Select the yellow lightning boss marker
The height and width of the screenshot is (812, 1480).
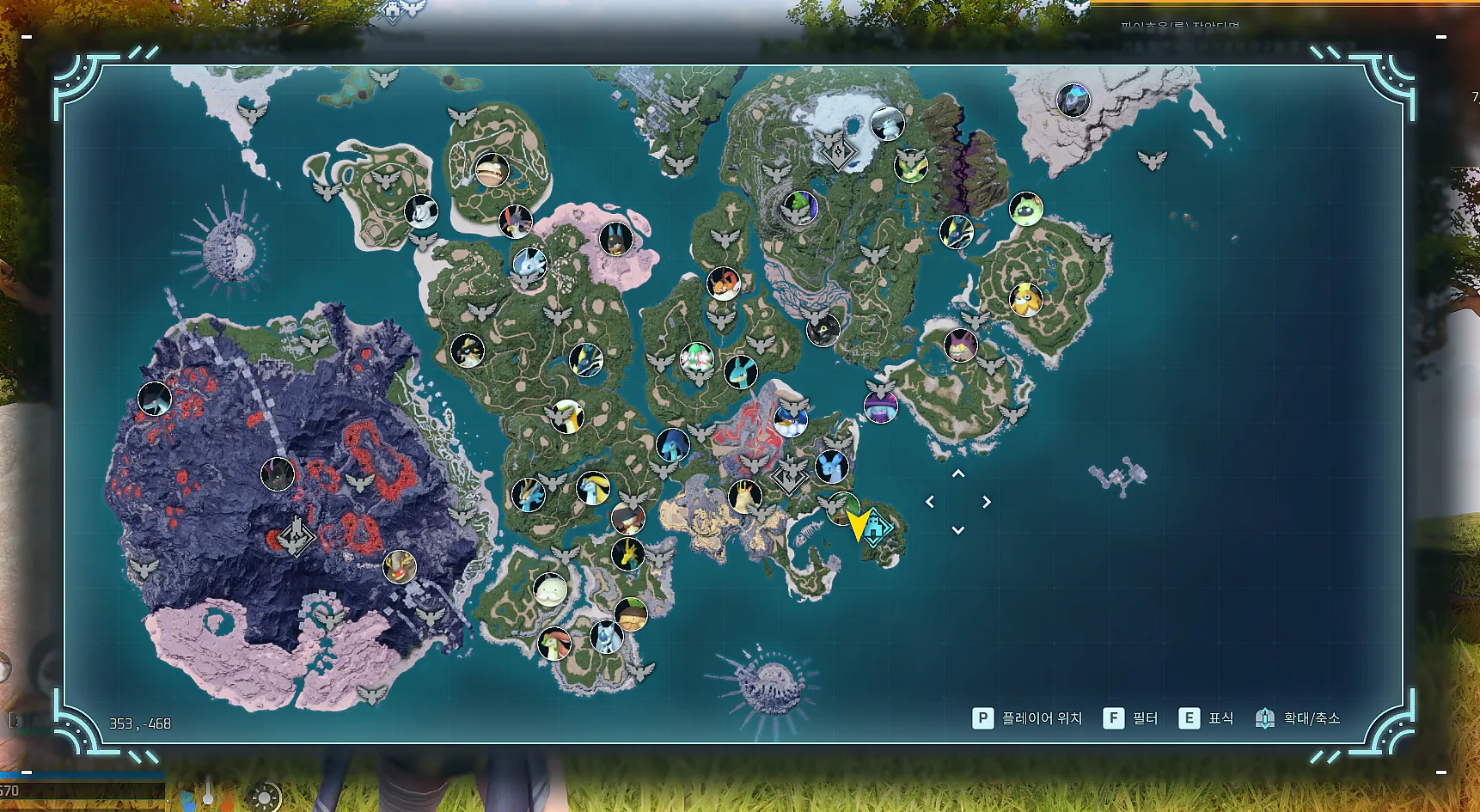click(628, 554)
